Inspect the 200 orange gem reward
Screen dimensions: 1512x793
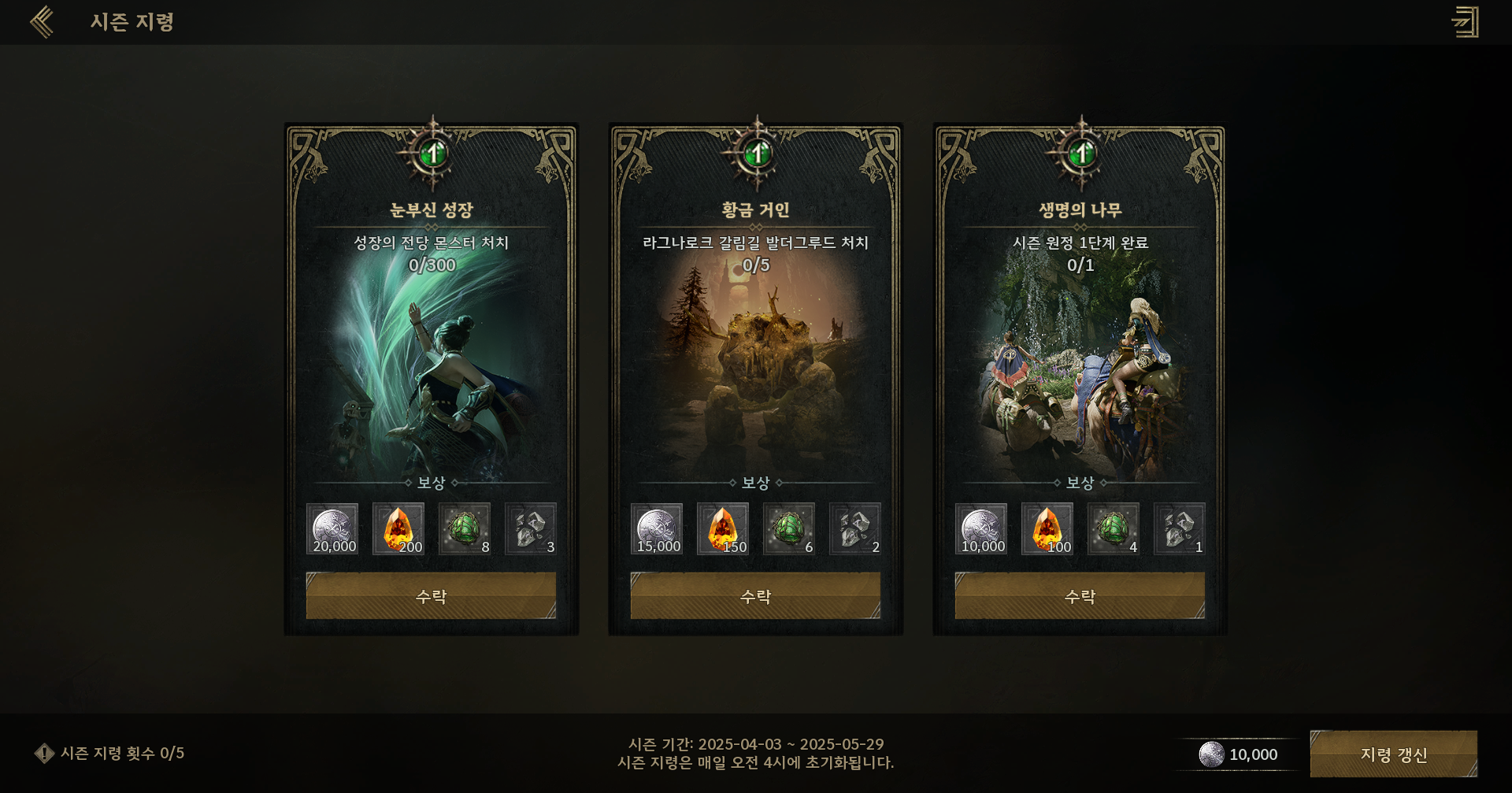coord(398,529)
